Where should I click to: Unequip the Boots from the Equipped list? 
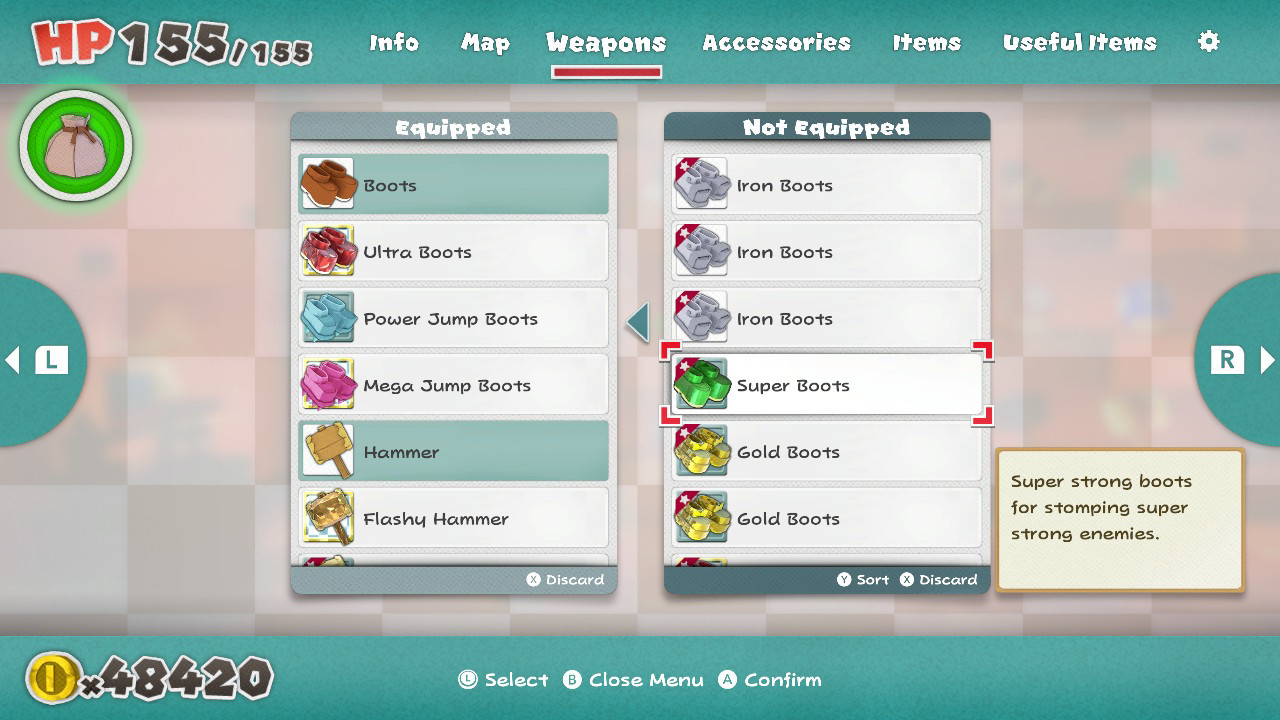(452, 184)
